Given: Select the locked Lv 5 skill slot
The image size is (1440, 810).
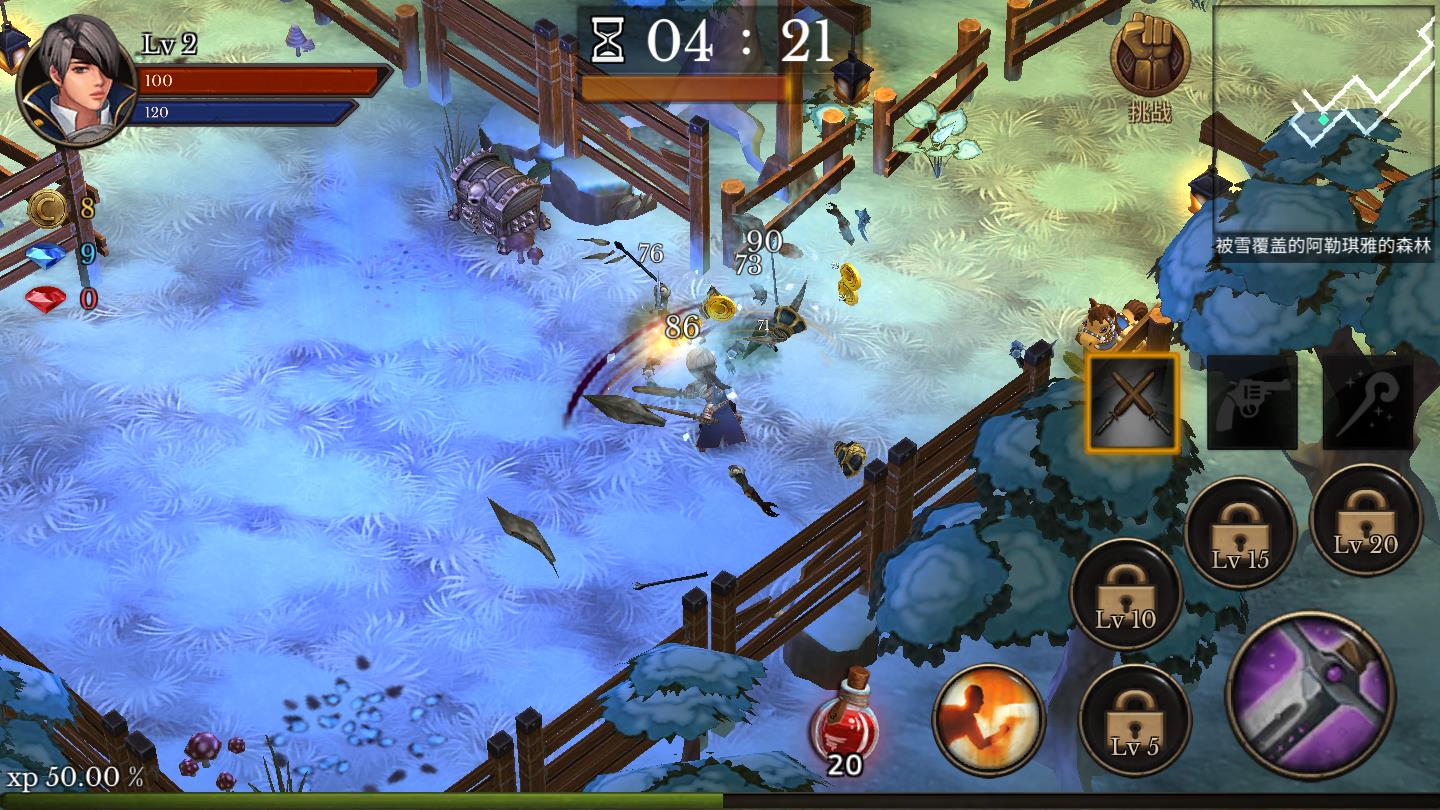Looking at the screenshot, I should 1134,720.
